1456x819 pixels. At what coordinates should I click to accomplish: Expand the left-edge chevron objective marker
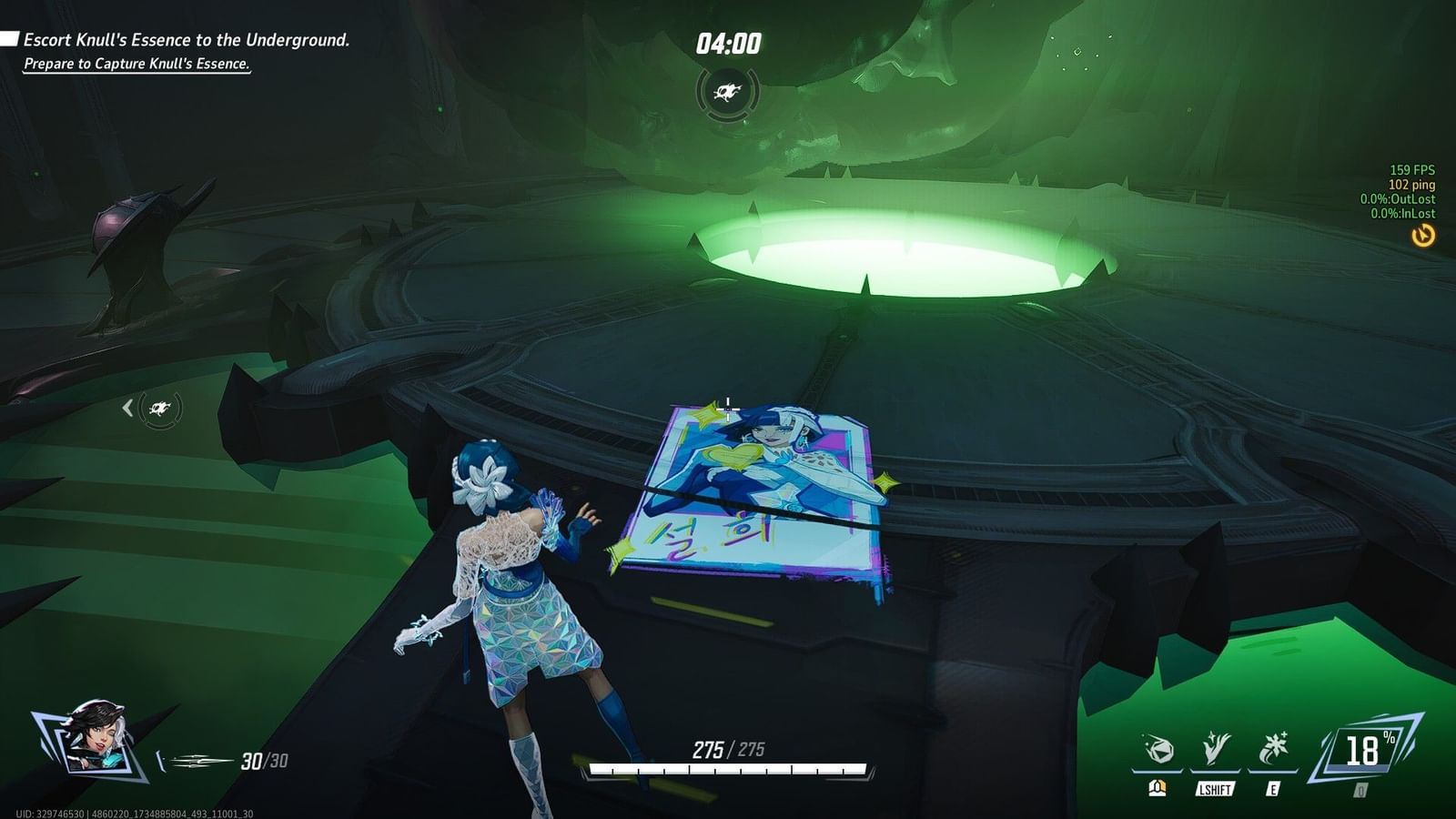[x=128, y=408]
